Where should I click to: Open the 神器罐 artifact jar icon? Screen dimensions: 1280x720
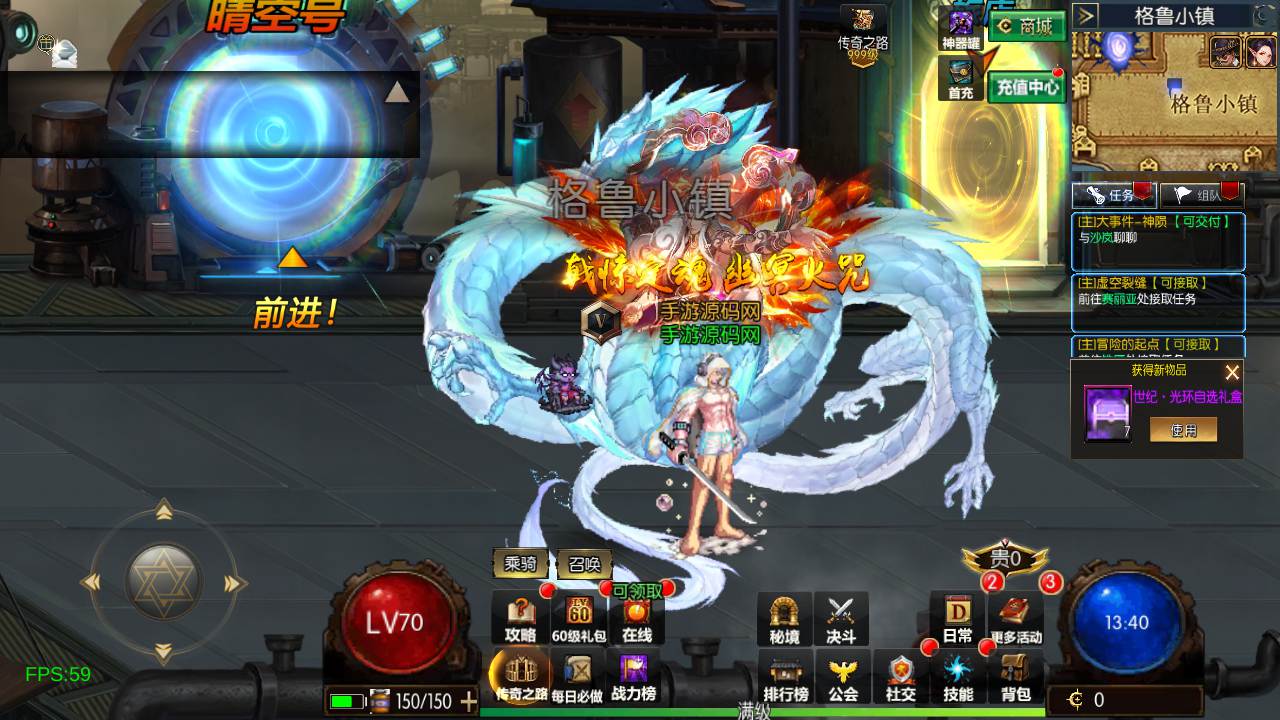(961, 29)
